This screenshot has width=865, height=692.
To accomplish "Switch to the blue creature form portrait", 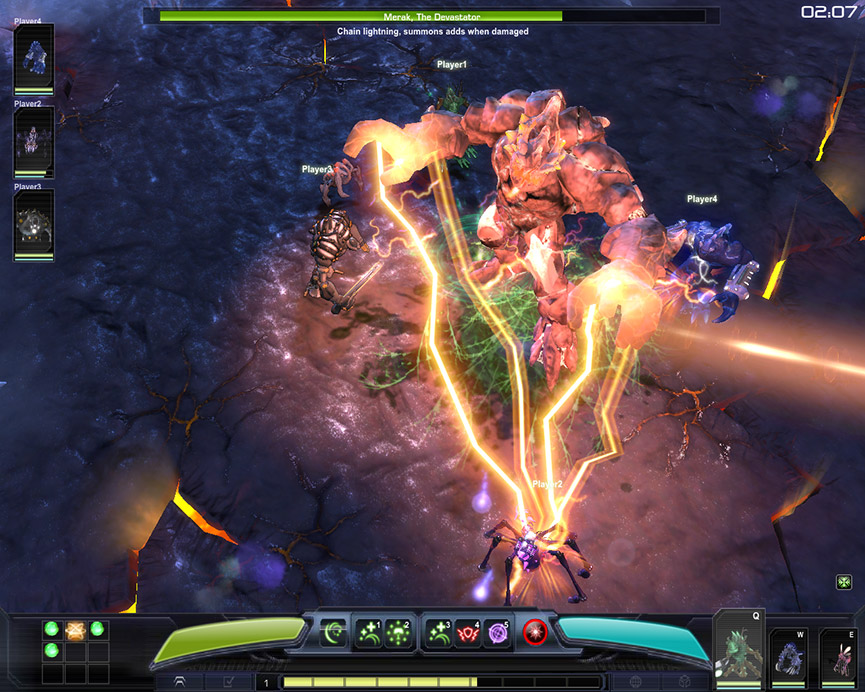I will 789,659.
